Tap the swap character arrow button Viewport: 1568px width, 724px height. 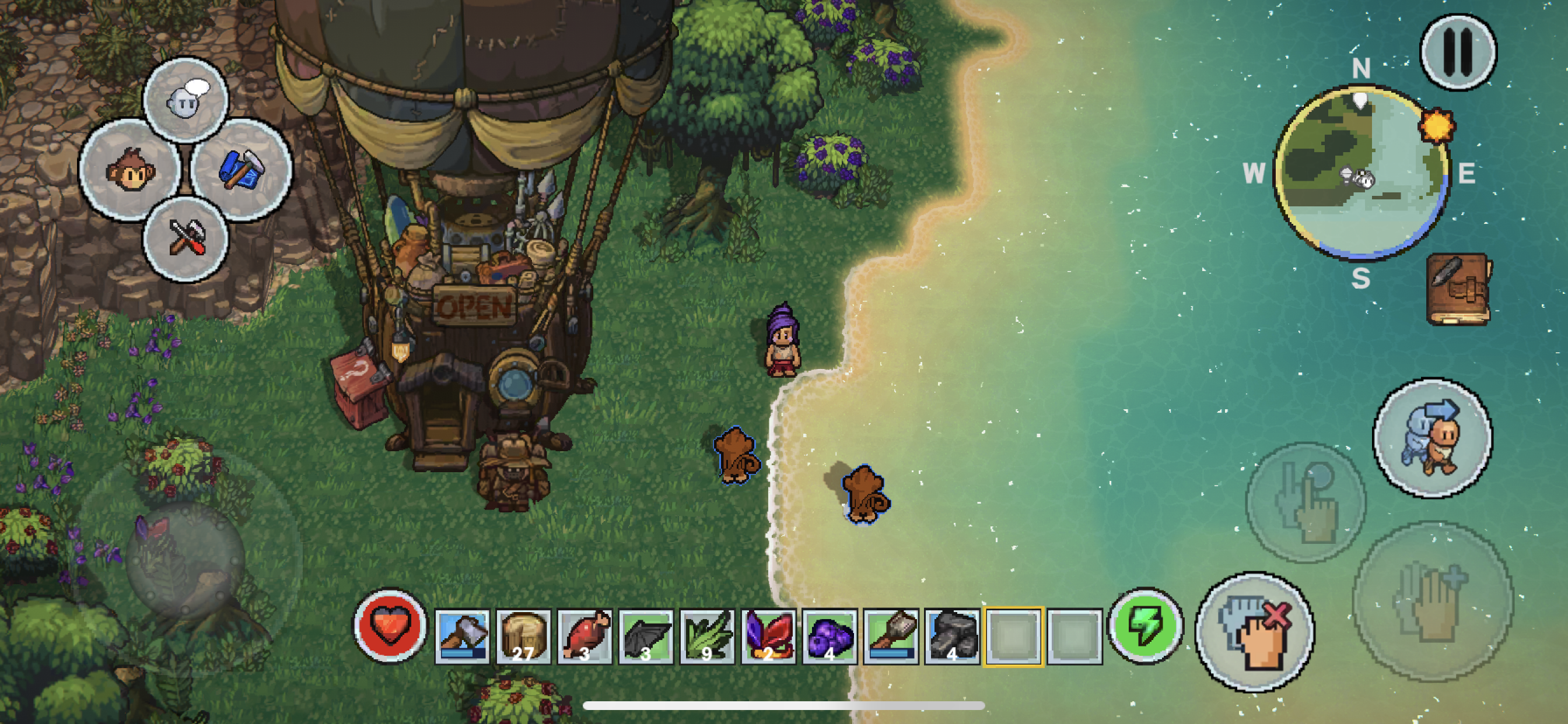[1432, 438]
